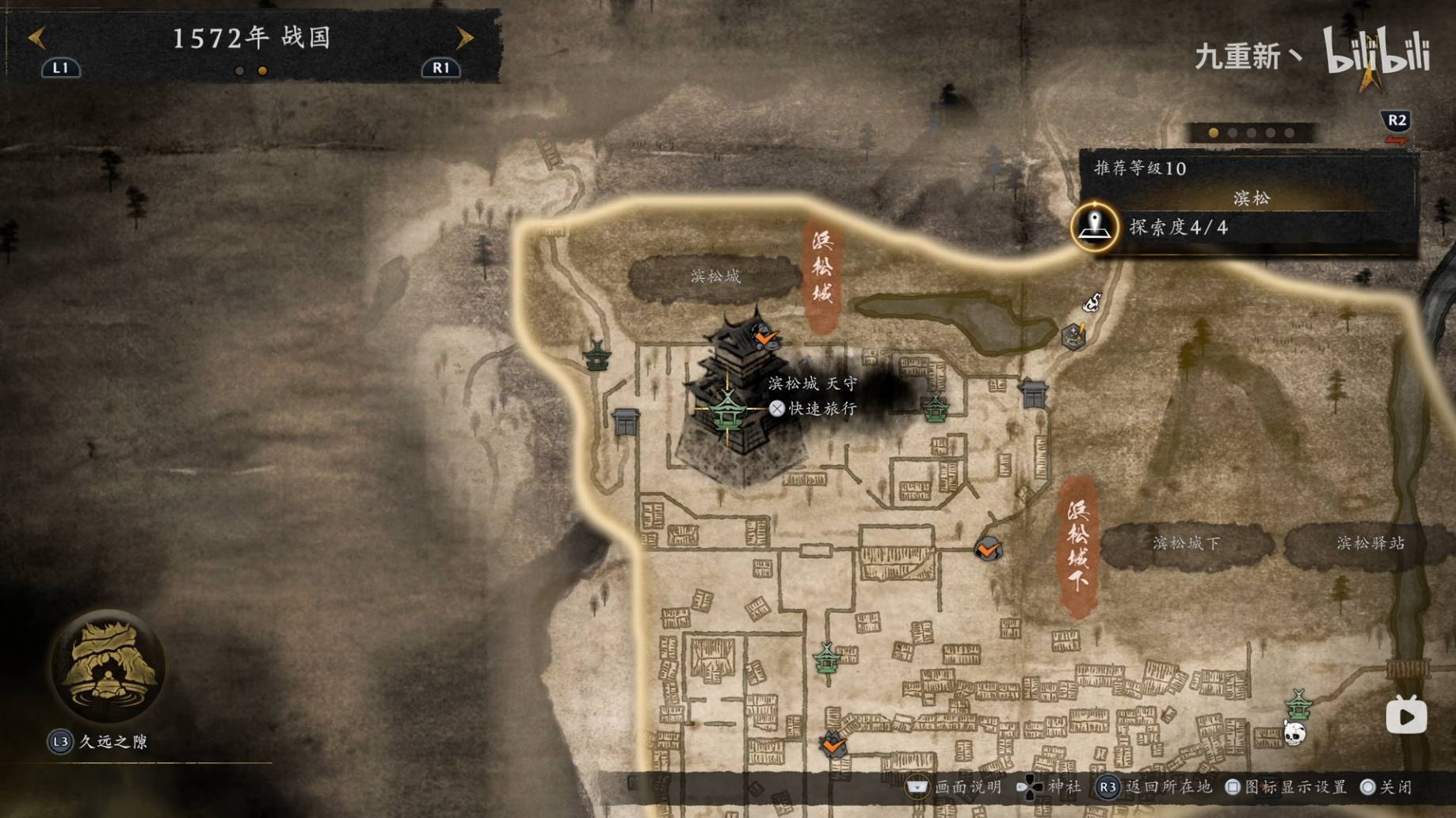Switch to the next era with right arrow
The height and width of the screenshot is (818, 1456).
(x=465, y=37)
